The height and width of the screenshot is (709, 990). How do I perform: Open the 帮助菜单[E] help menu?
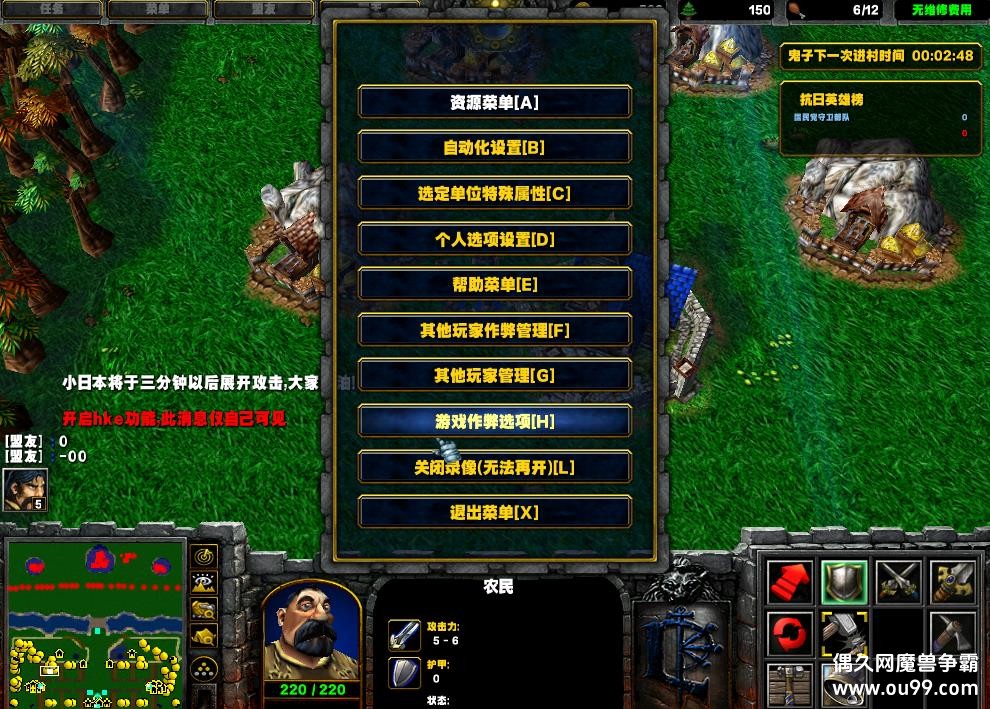tap(494, 284)
